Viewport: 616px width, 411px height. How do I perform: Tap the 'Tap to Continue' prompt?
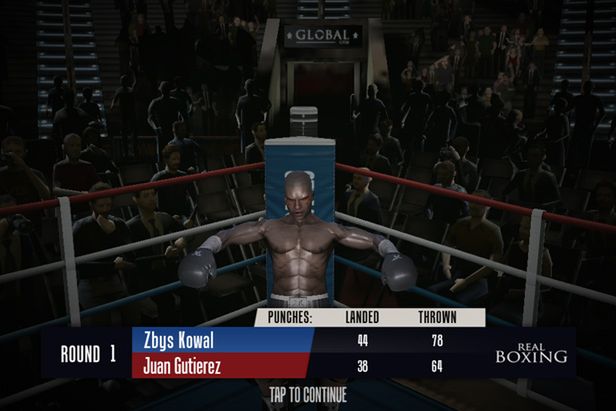(308, 393)
